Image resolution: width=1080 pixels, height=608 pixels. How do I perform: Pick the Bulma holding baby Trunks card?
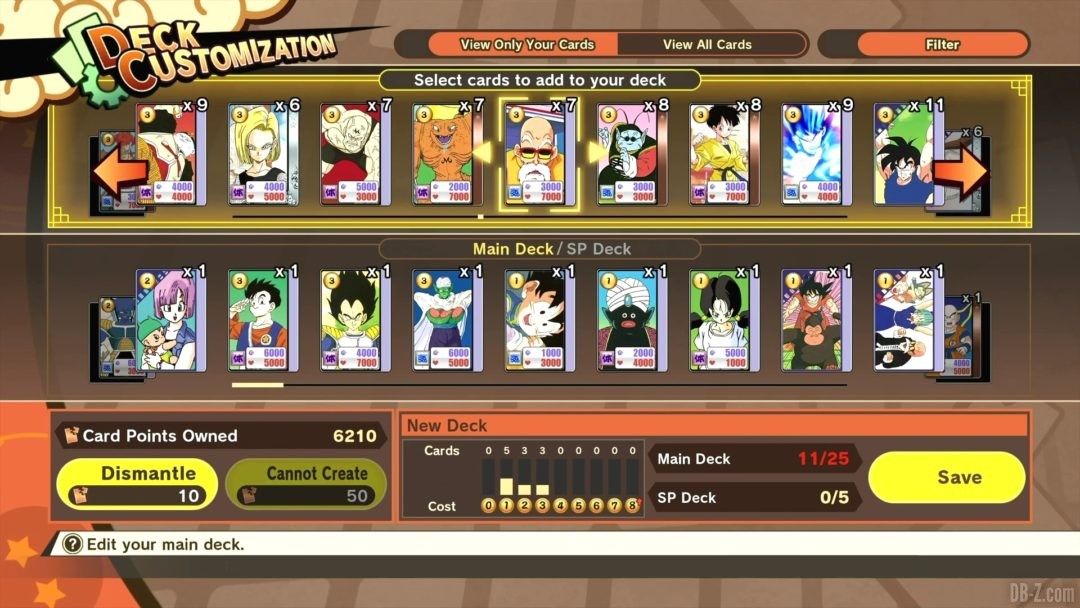tap(171, 320)
